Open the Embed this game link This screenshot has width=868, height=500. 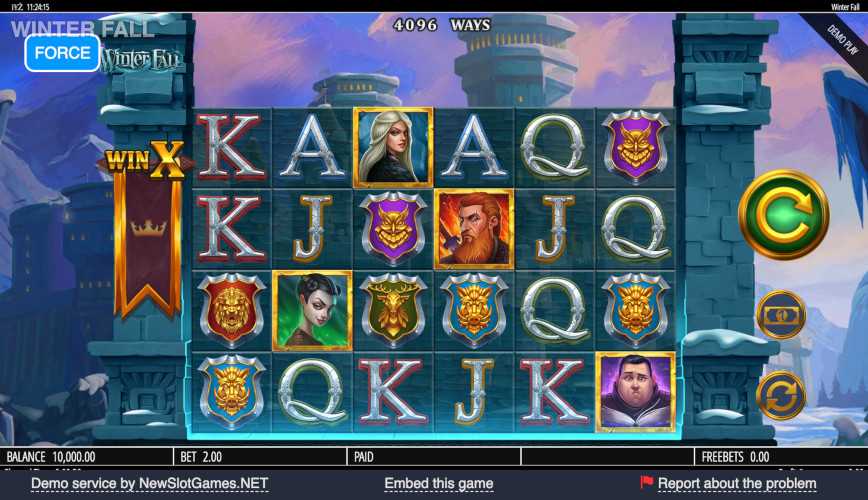click(438, 484)
